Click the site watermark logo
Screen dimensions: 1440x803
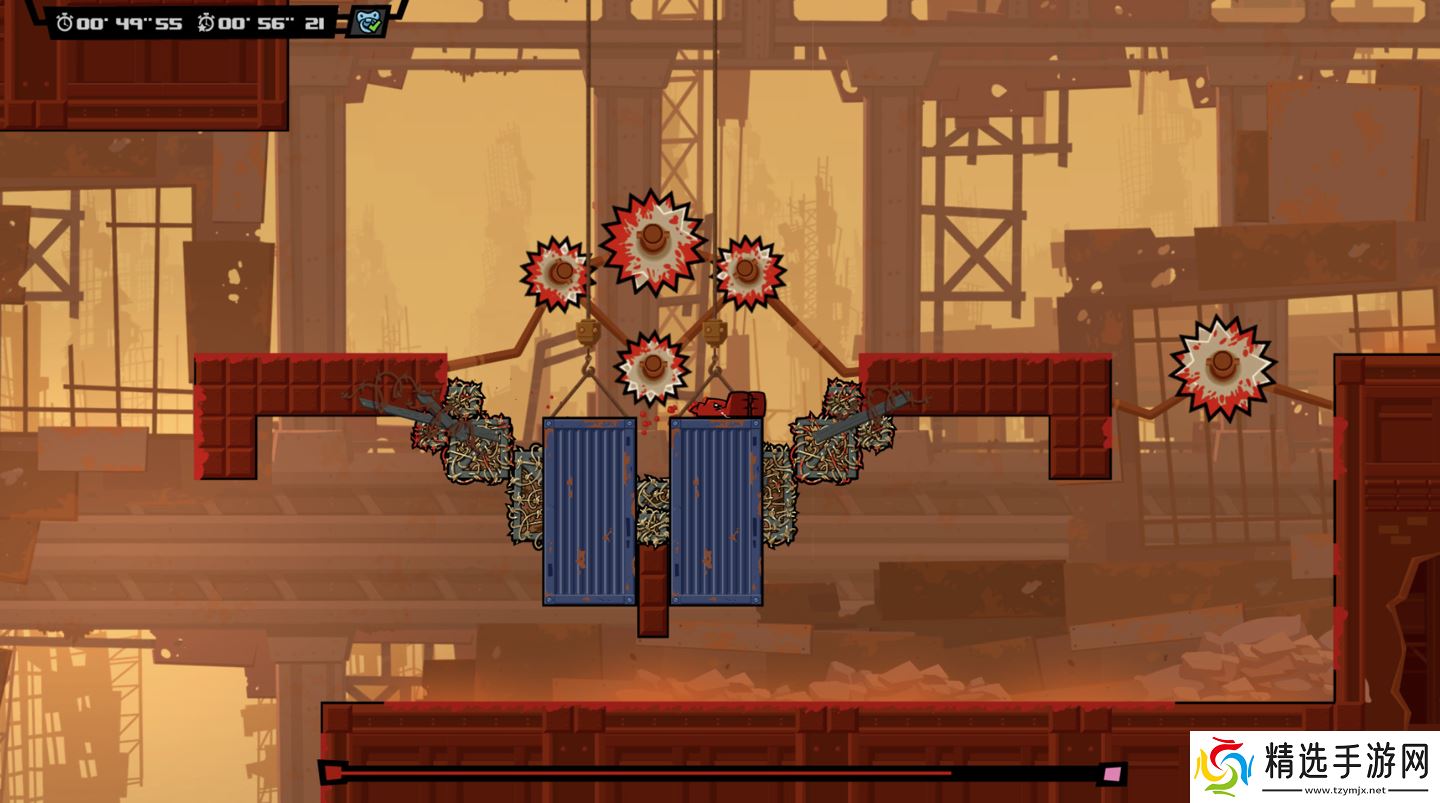click(x=1226, y=767)
